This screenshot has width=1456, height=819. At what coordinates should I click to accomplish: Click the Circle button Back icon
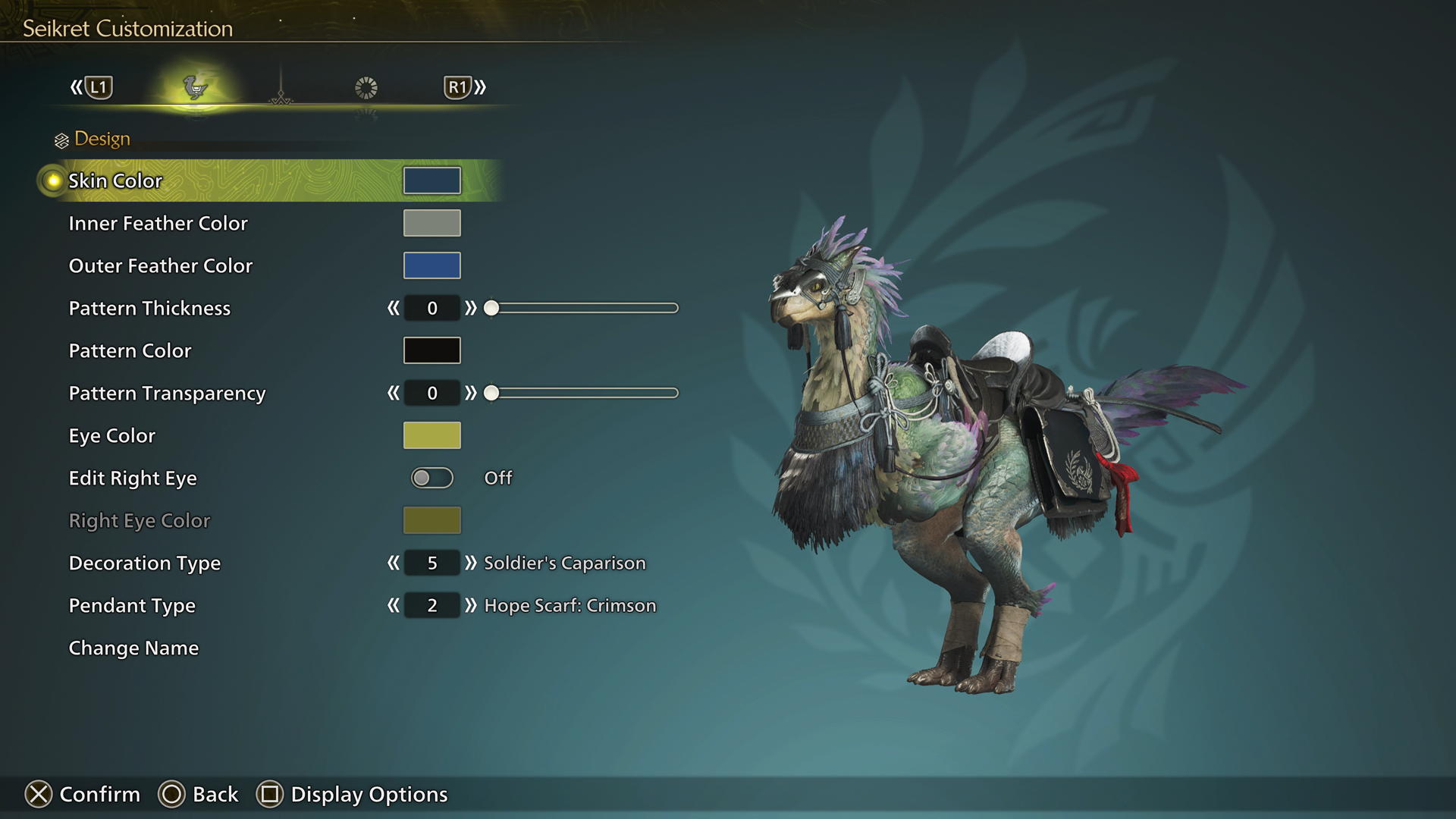tap(174, 794)
